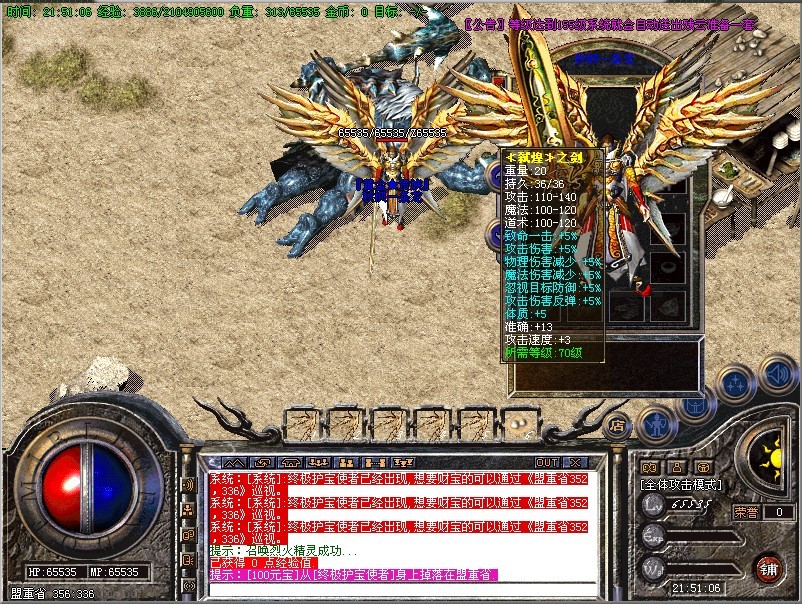Click the OUT button above chat
The image size is (802, 604).
pos(546,462)
